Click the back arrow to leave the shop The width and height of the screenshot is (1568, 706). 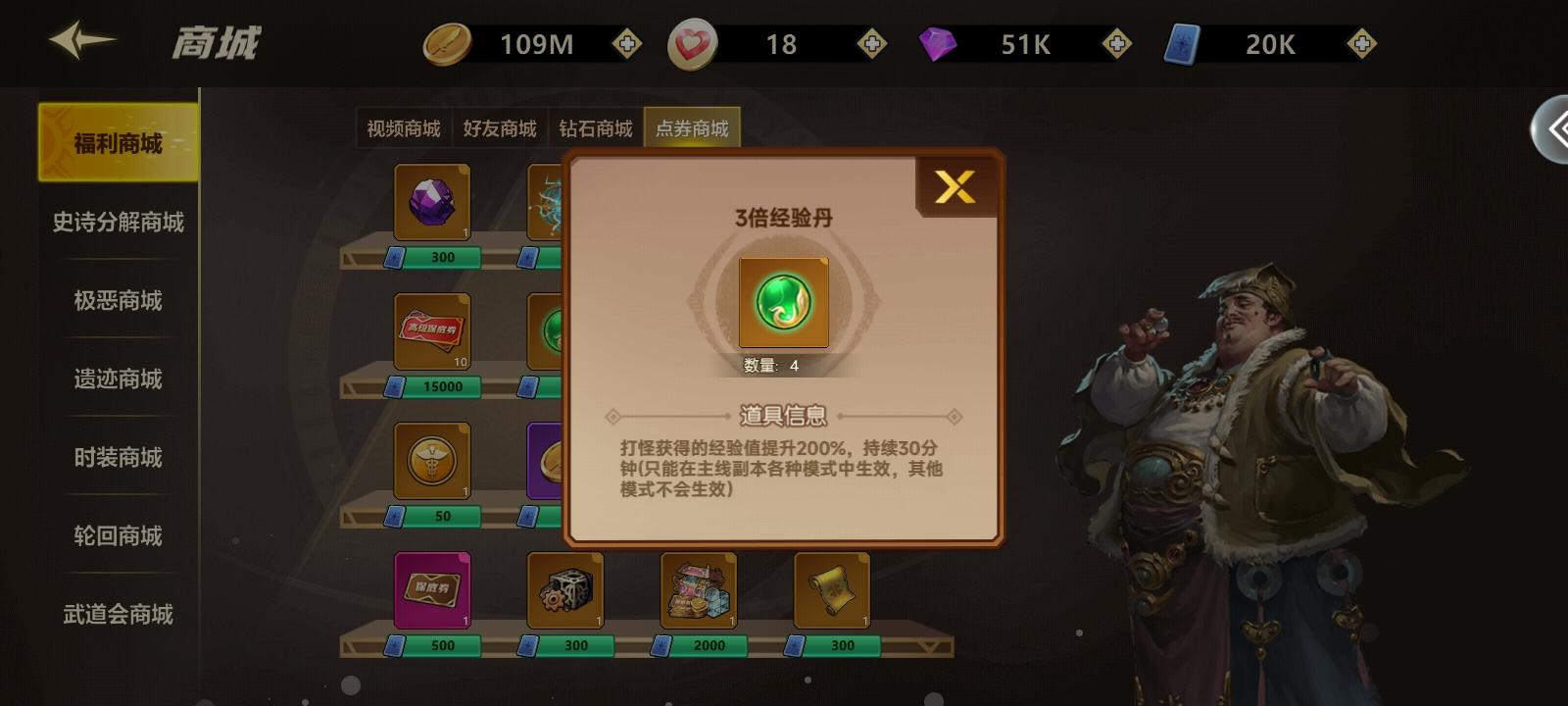(x=83, y=41)
